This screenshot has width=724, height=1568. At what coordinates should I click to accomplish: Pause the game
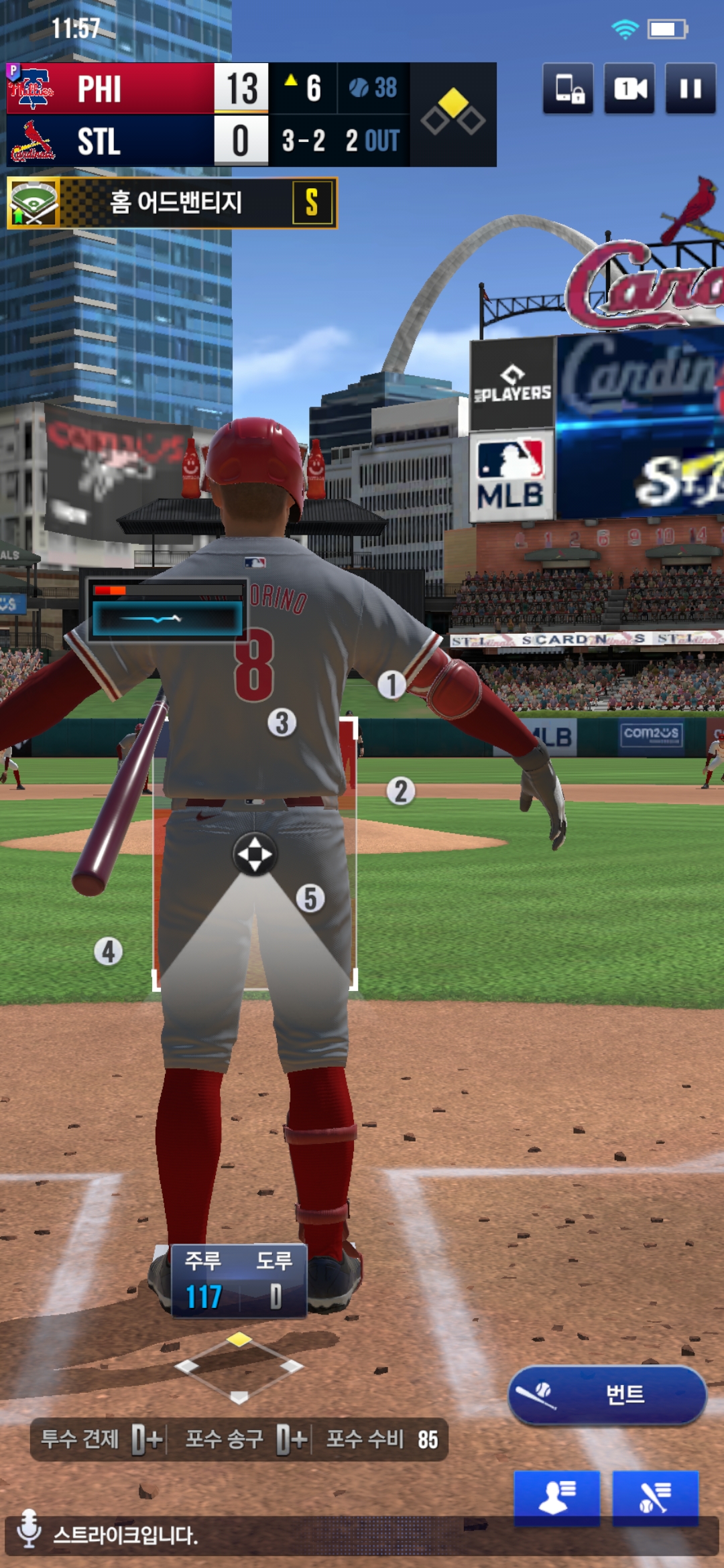coord(690,88)
